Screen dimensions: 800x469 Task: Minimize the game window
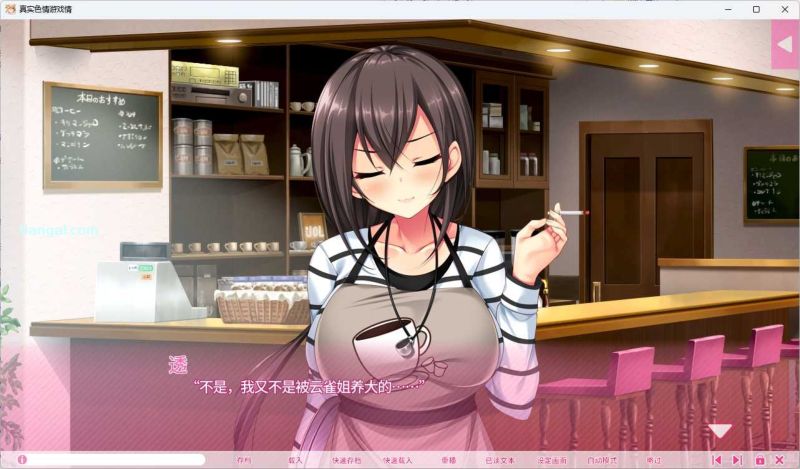727,9
